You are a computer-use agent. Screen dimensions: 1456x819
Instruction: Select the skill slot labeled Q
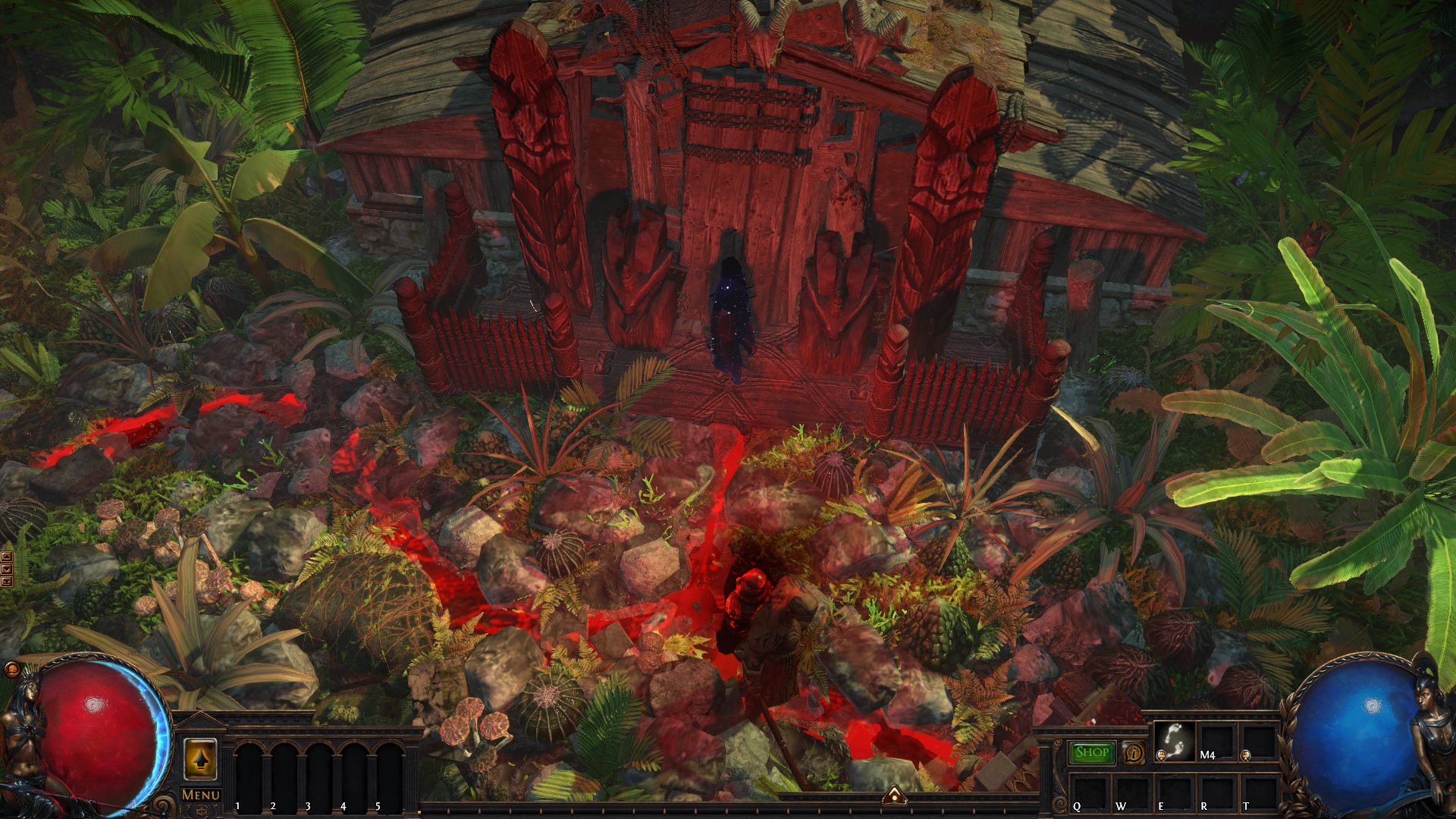(1089, 793)
